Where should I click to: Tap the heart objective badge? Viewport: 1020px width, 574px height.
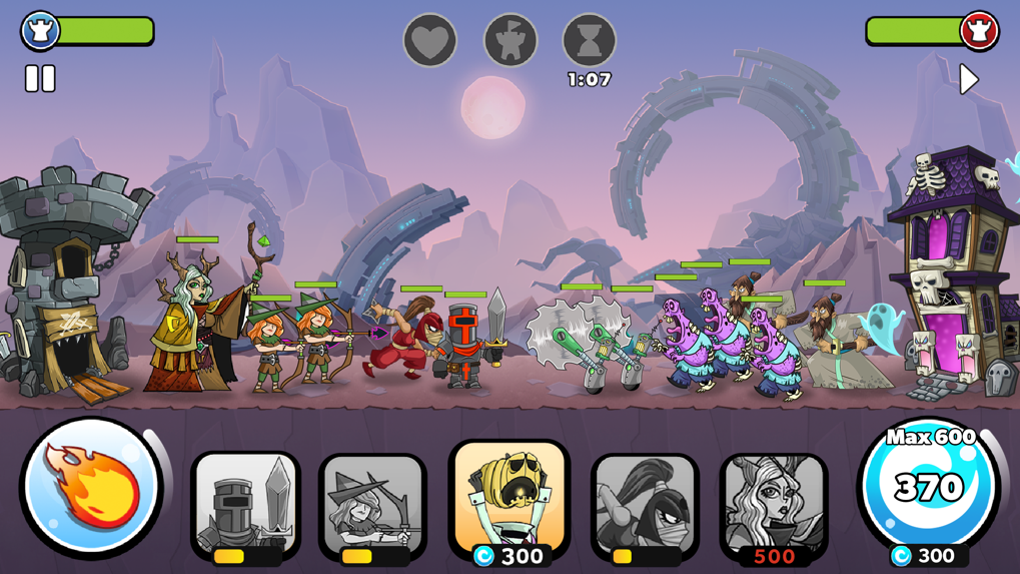coord(430,41)
